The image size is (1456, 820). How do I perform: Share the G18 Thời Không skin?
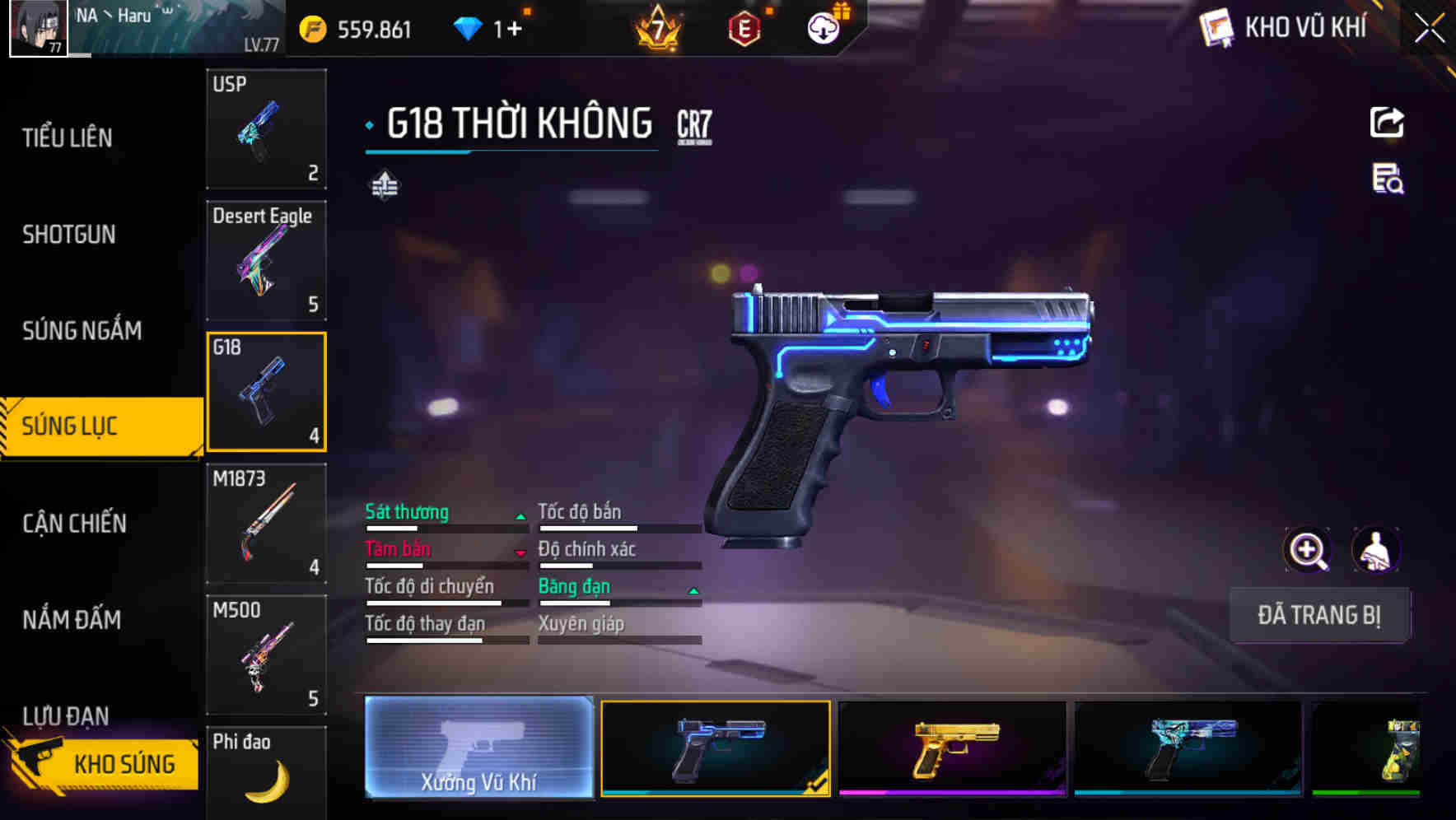[x=1387, y=122]
